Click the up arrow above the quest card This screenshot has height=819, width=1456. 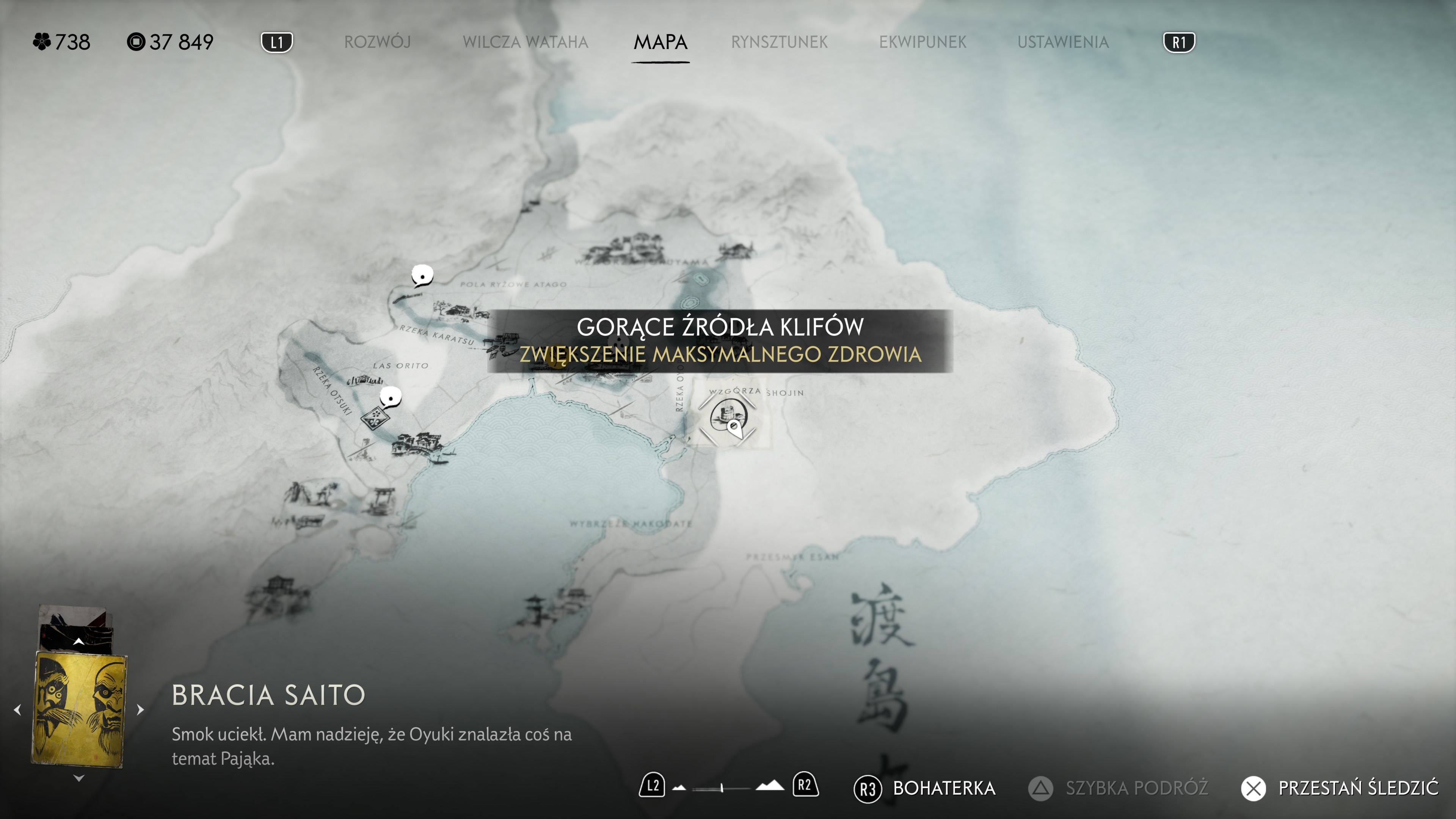click(78, 642)
